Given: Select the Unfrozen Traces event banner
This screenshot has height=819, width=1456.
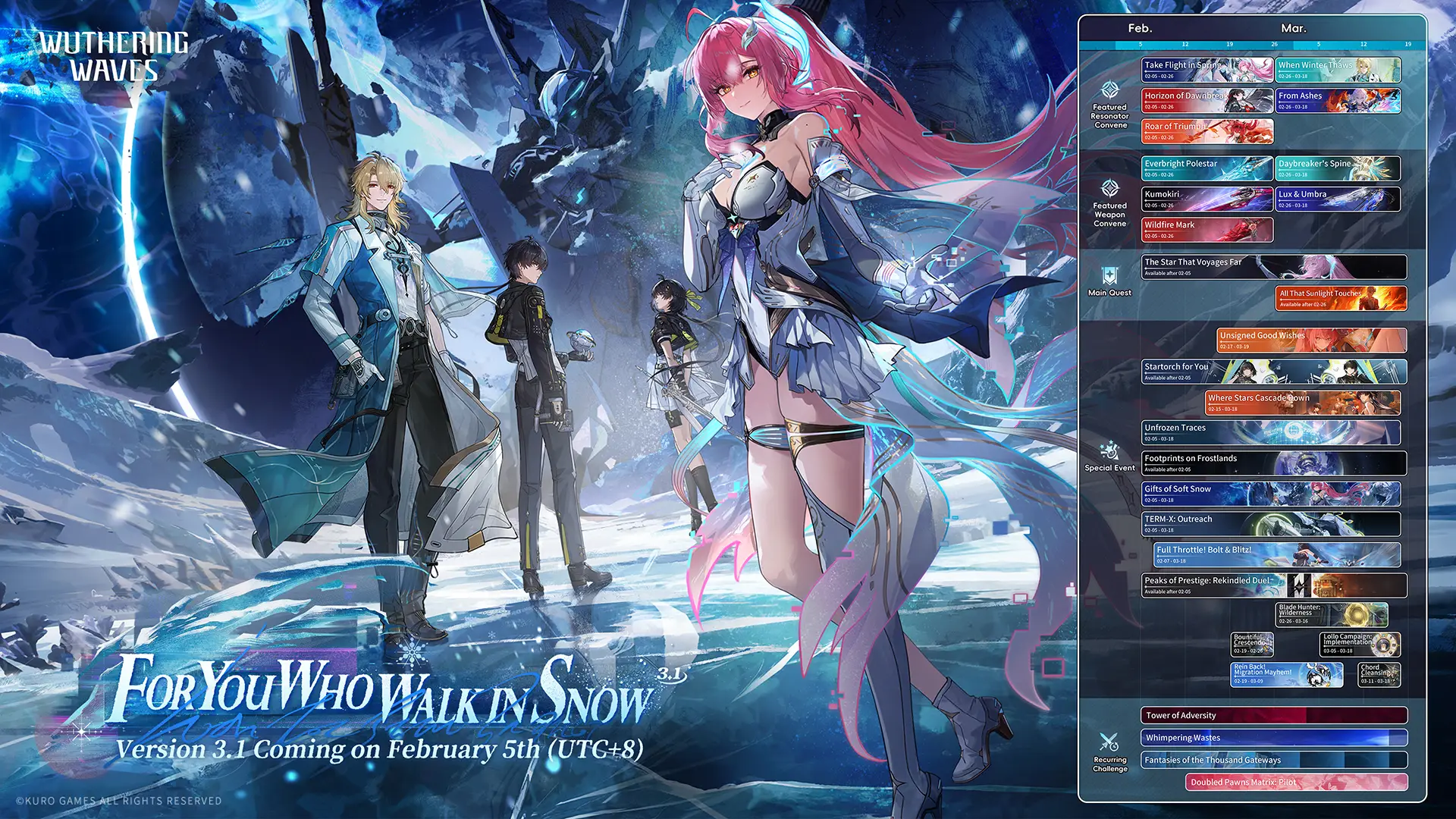Looking at the screenshot, I should coord(1271,433).
